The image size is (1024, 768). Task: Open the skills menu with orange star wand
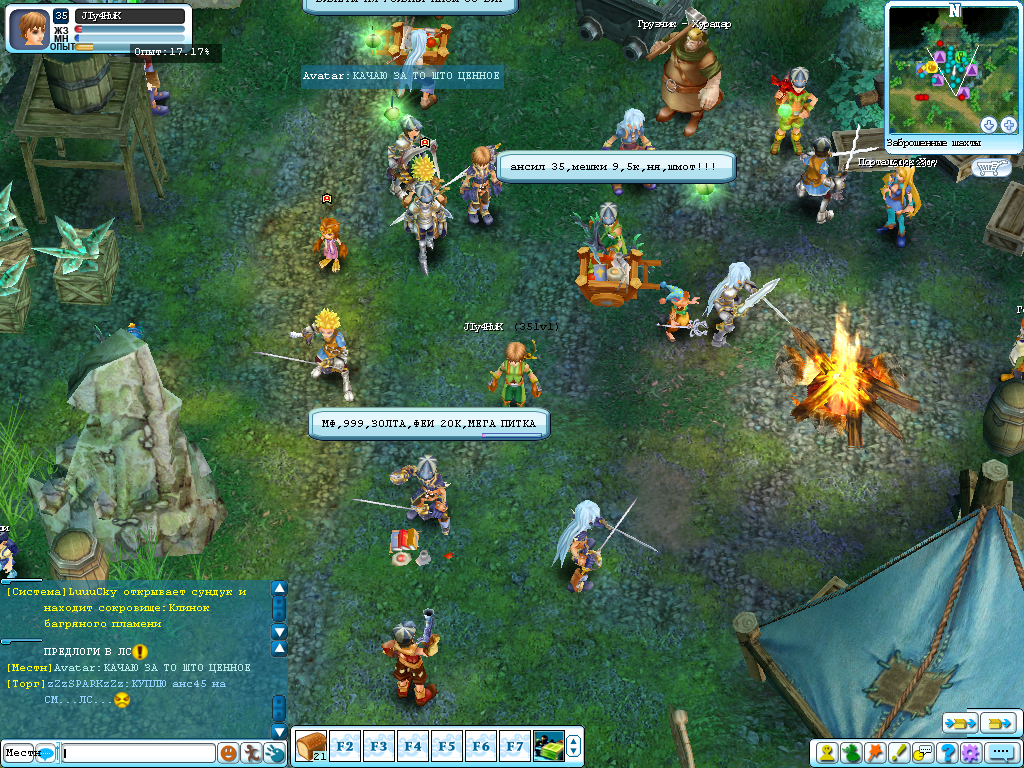pos(875,752)
